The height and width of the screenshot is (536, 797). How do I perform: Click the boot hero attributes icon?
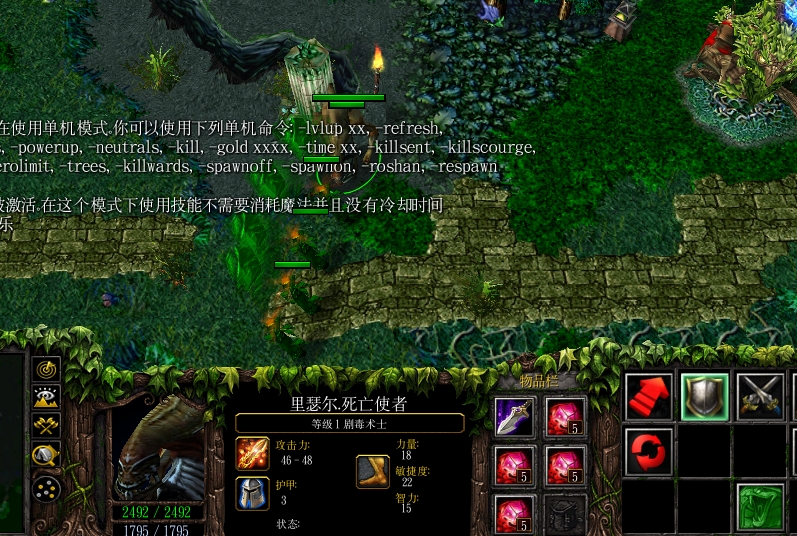[x=373, y=472]
